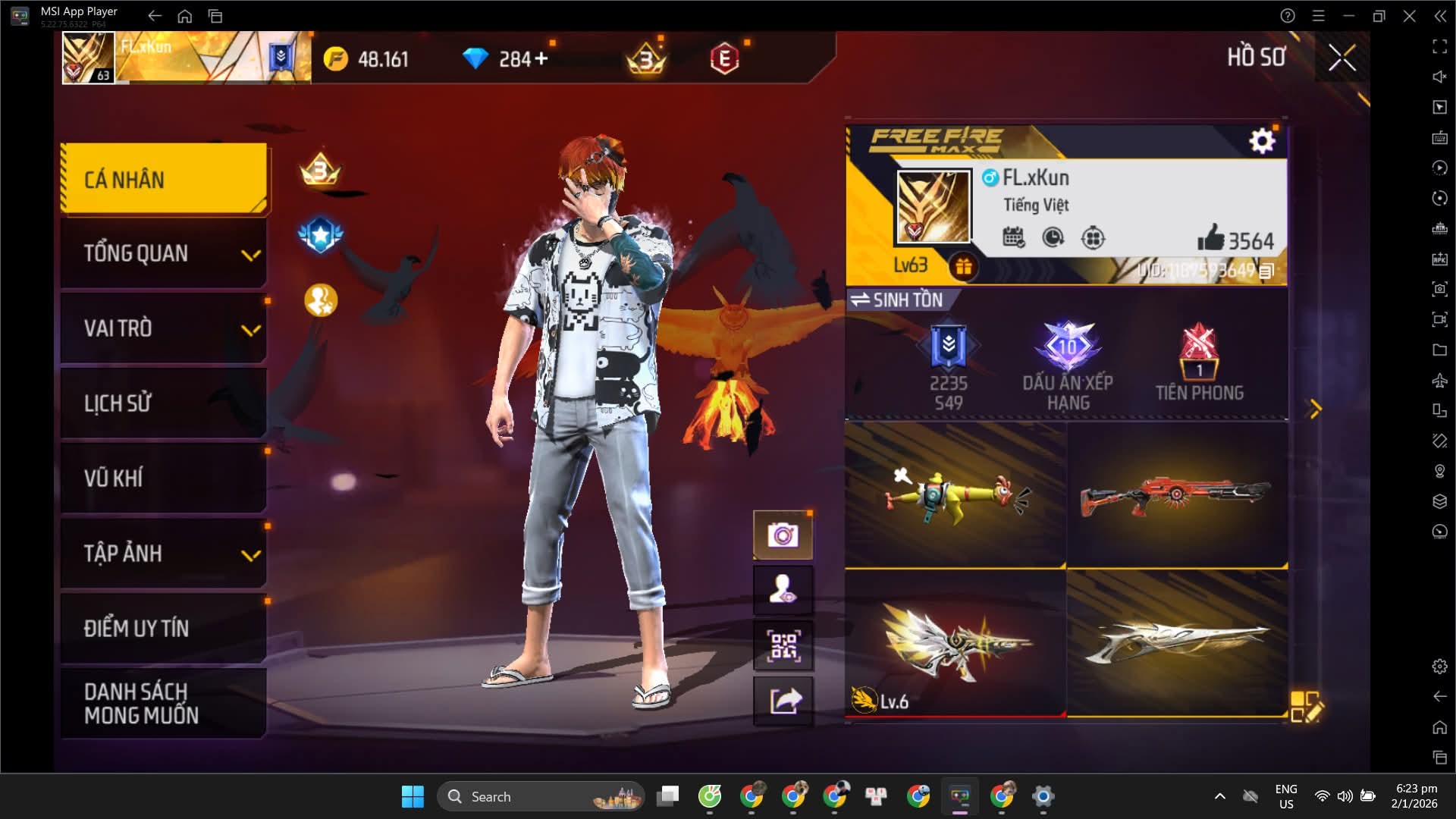Add diamonds with the plus button
Screen dimensions: 1456x819
(541, 58)
